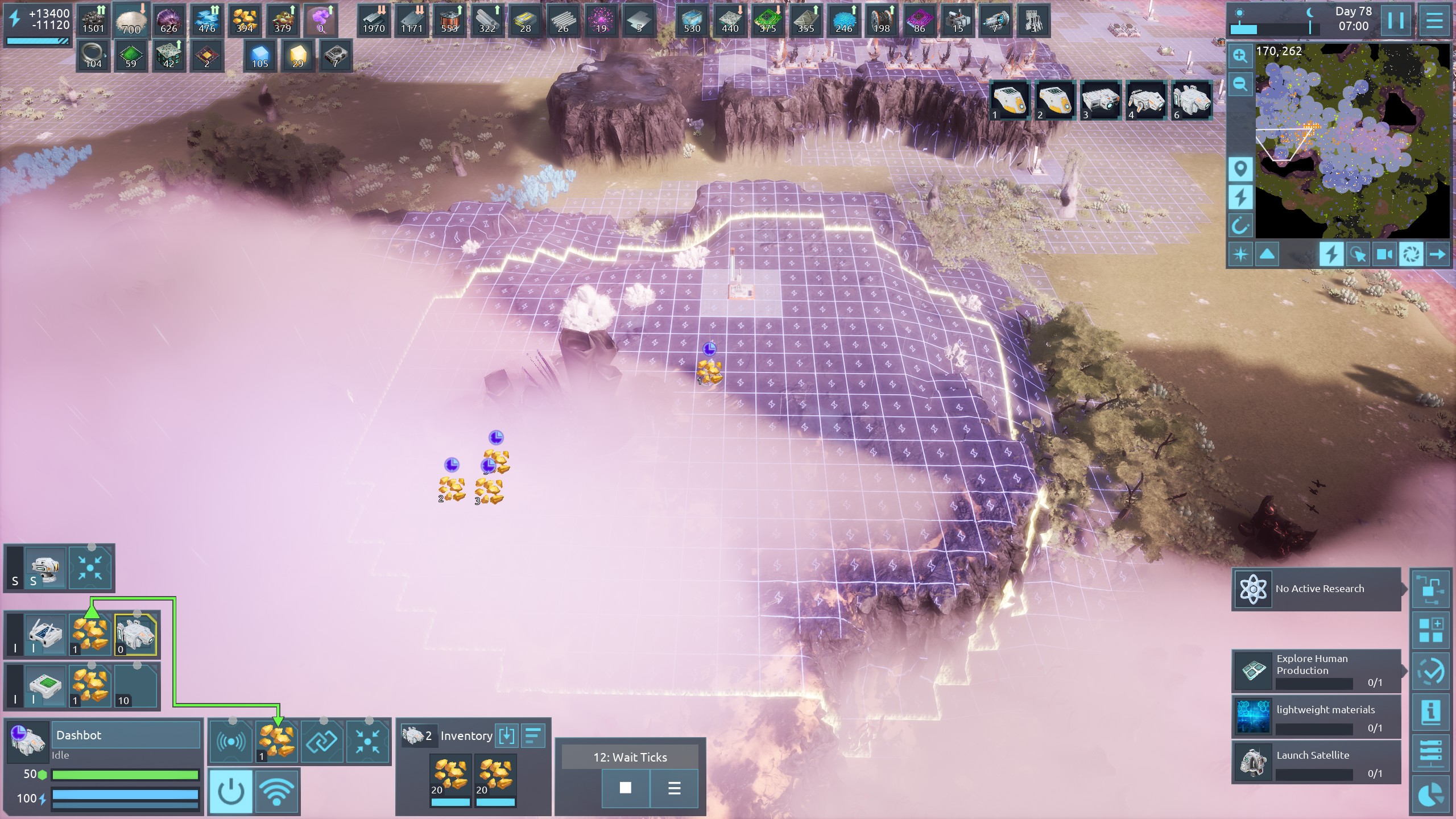Image resolution: width=1456 pixels, height=819 pixels.
Task: Open the Explore Human Production objective
Action: pos(1316,671)
